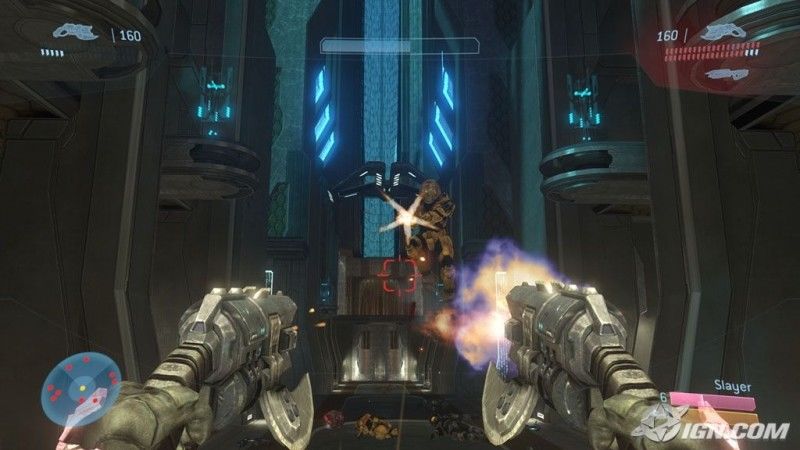Select the left-hand weapon icon
The height and width of the screenshot is (450, 800).
click(74, 33)
